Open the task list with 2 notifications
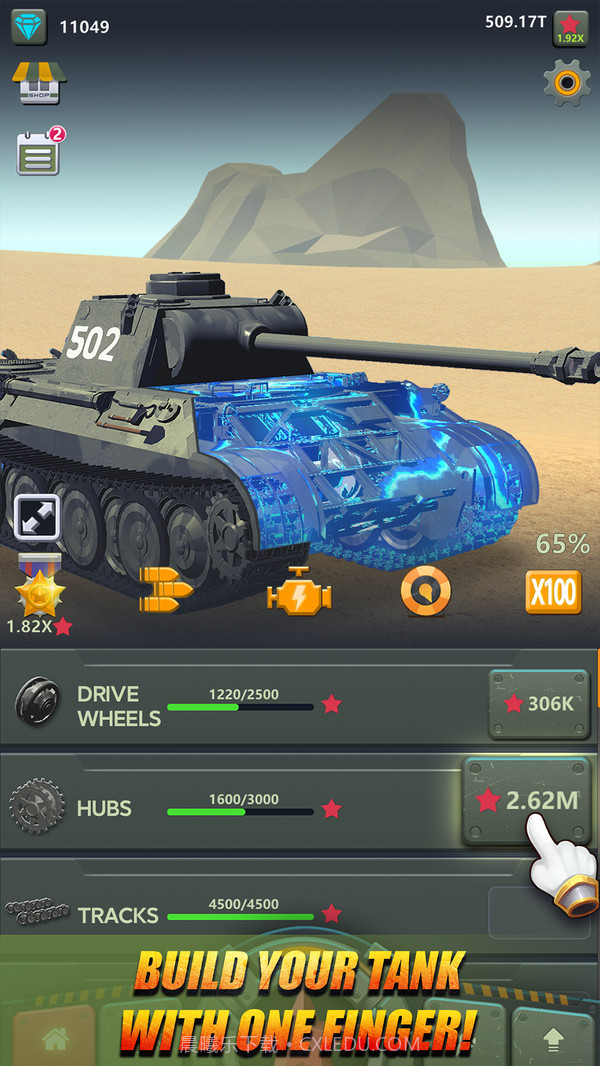The height and width of the screenshot is (1066, 600). (38, 155)
